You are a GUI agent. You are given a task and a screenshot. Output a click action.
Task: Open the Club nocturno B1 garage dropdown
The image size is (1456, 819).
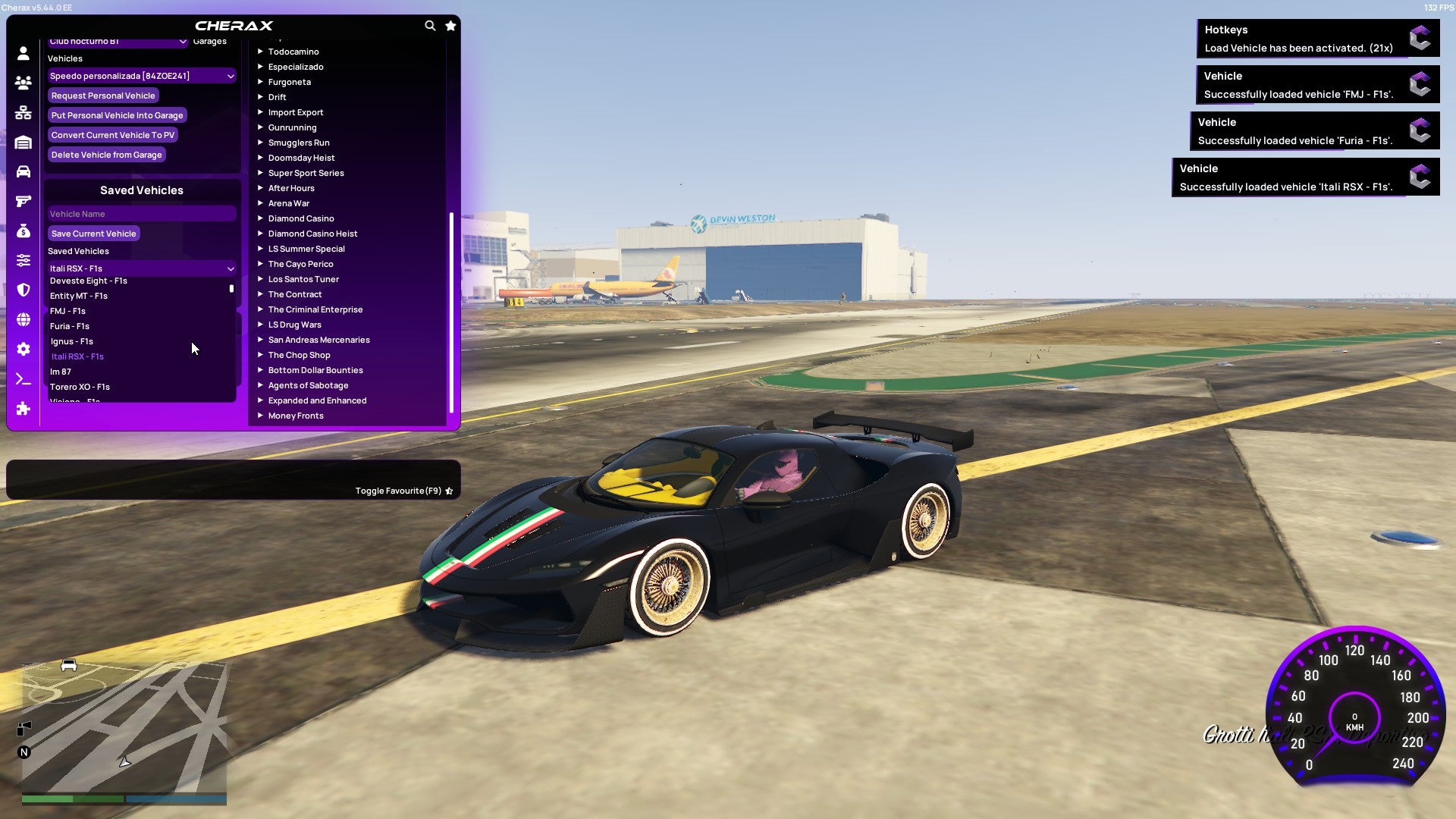[x=118, y=43]
